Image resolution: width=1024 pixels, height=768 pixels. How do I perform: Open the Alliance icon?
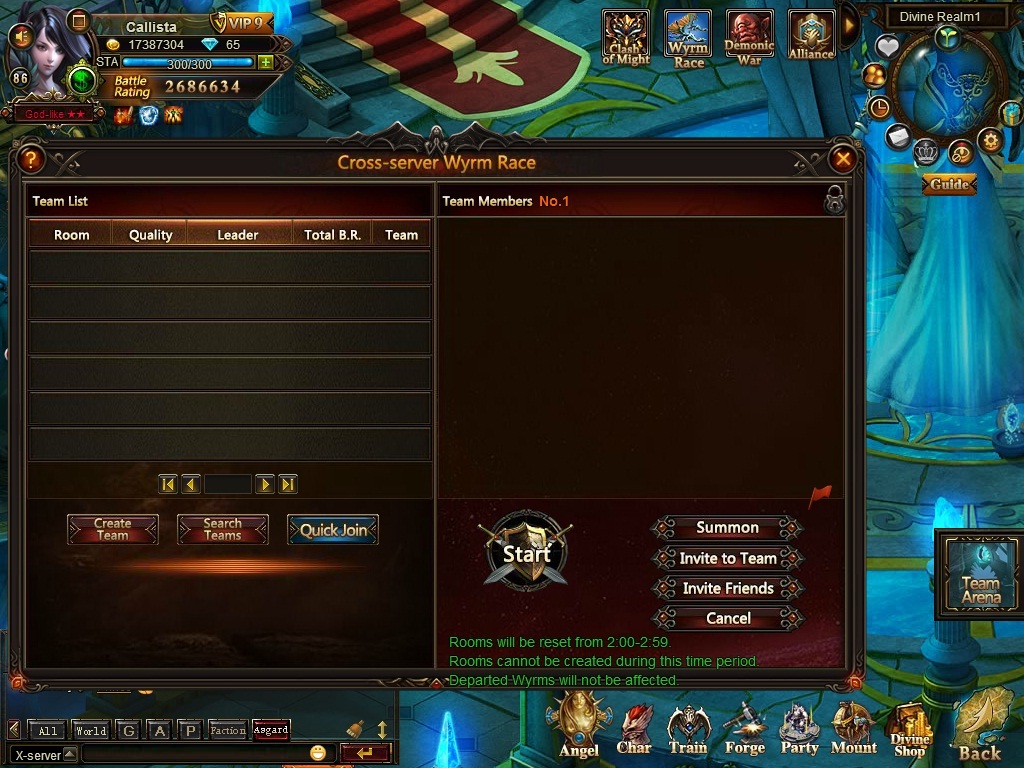pyautogui.click(x=810, y=38)
